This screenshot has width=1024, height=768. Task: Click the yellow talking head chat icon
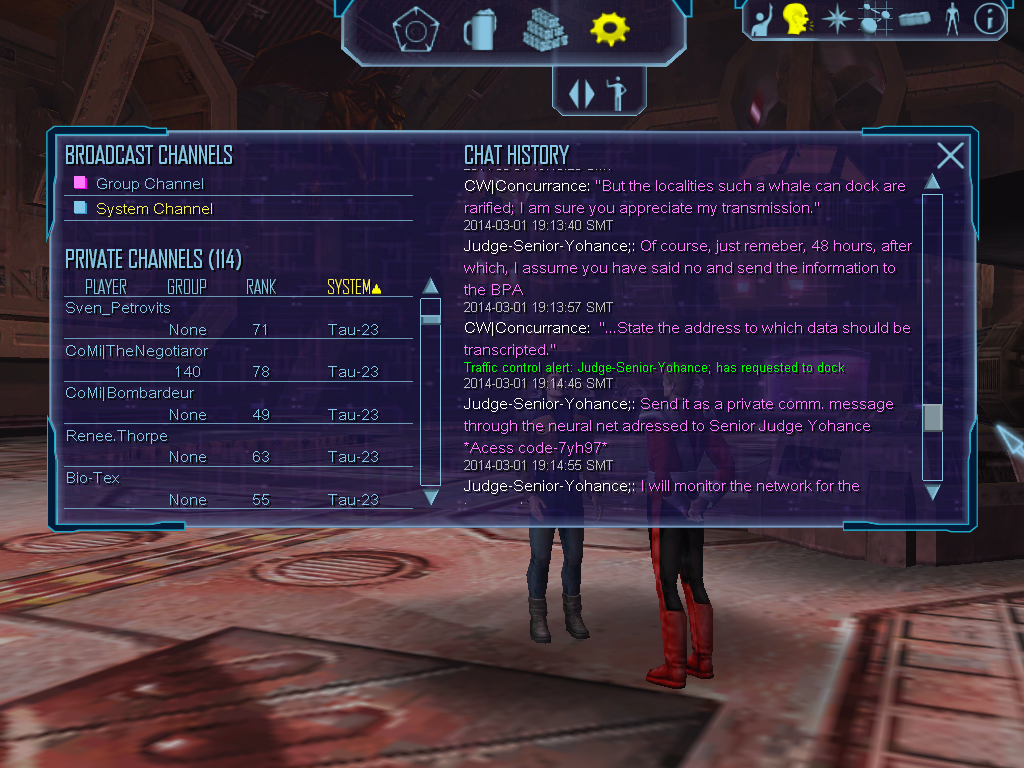click(797, 18)
